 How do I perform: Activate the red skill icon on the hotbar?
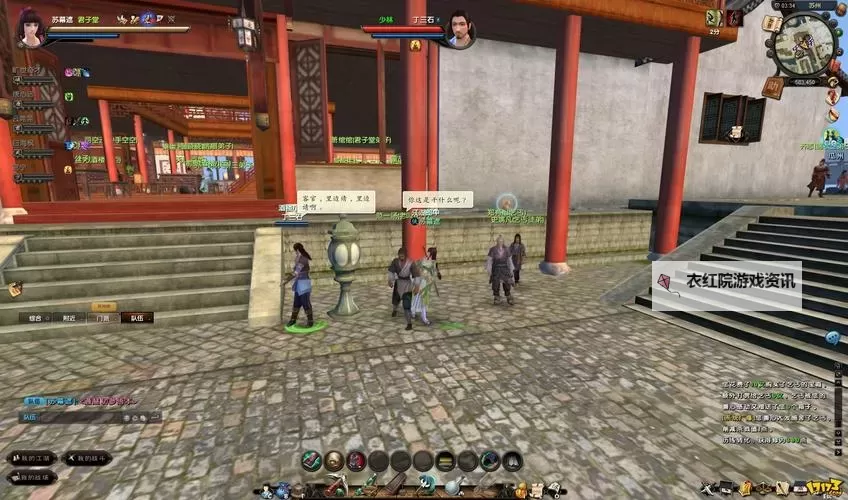(x=356, y=460)
